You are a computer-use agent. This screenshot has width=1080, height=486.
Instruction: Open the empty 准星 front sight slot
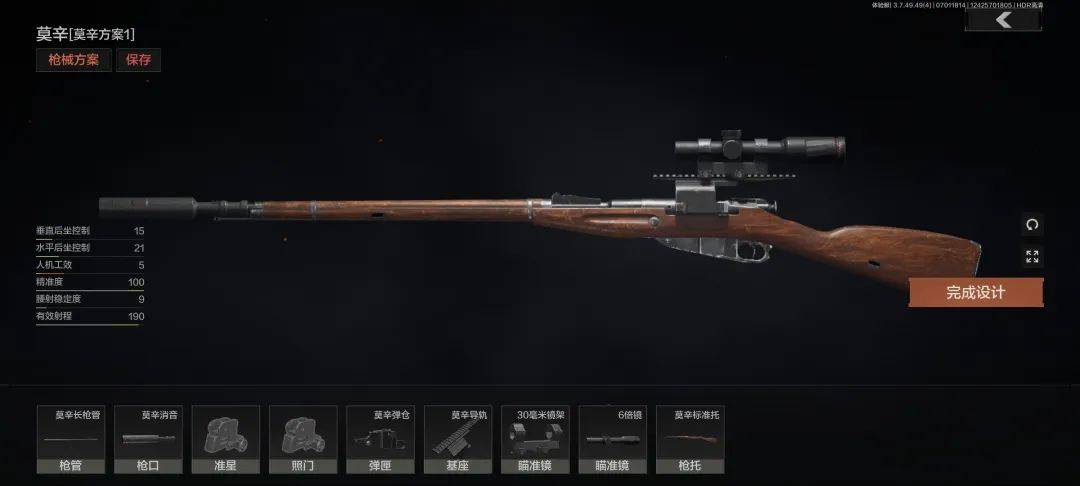tap(225, 439)
